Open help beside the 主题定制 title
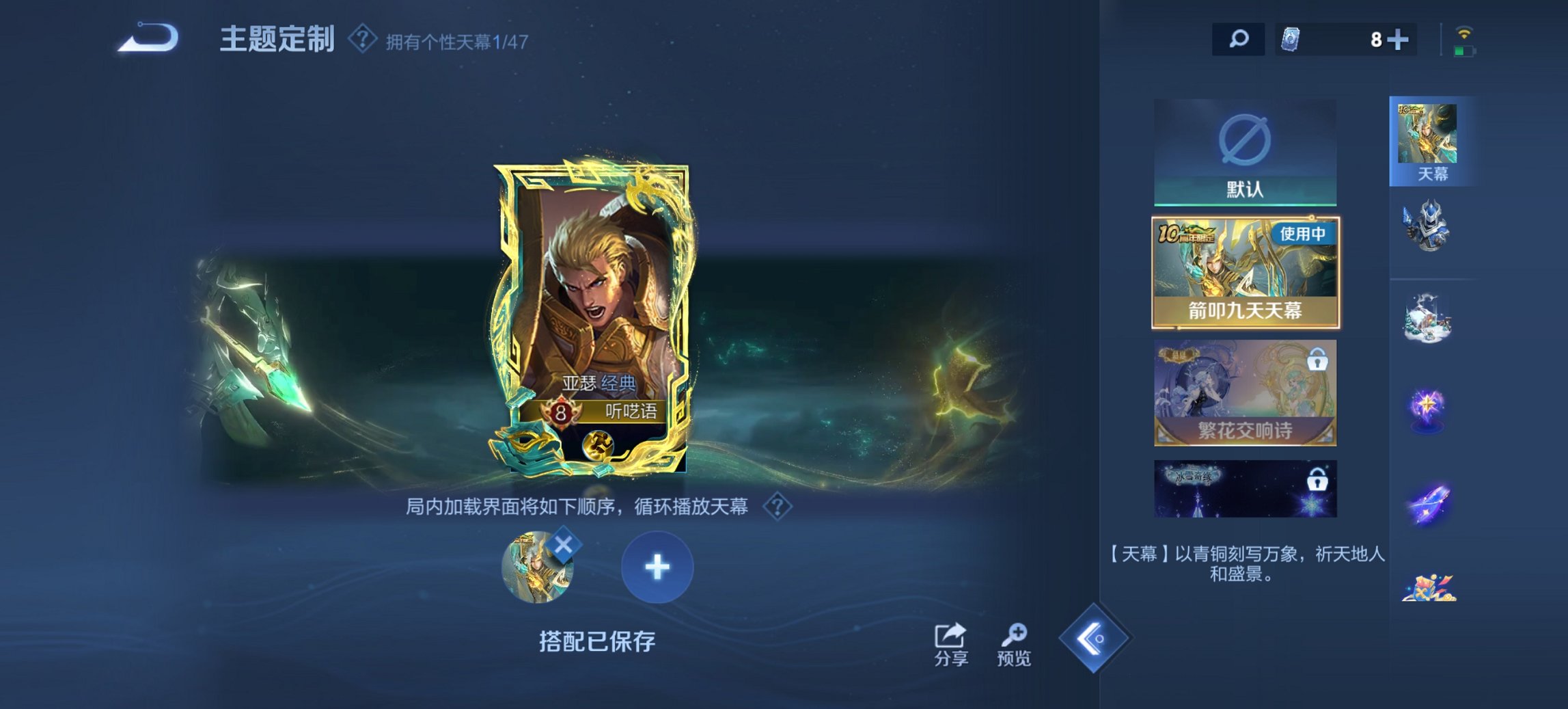 [x=360, y=40]
